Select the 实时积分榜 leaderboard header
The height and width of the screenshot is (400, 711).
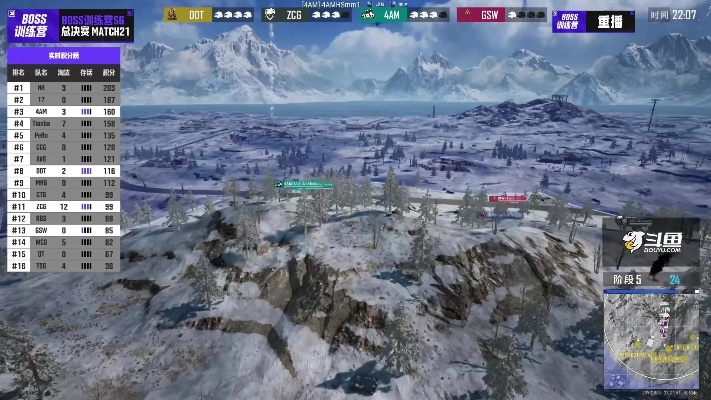point(63,56)
